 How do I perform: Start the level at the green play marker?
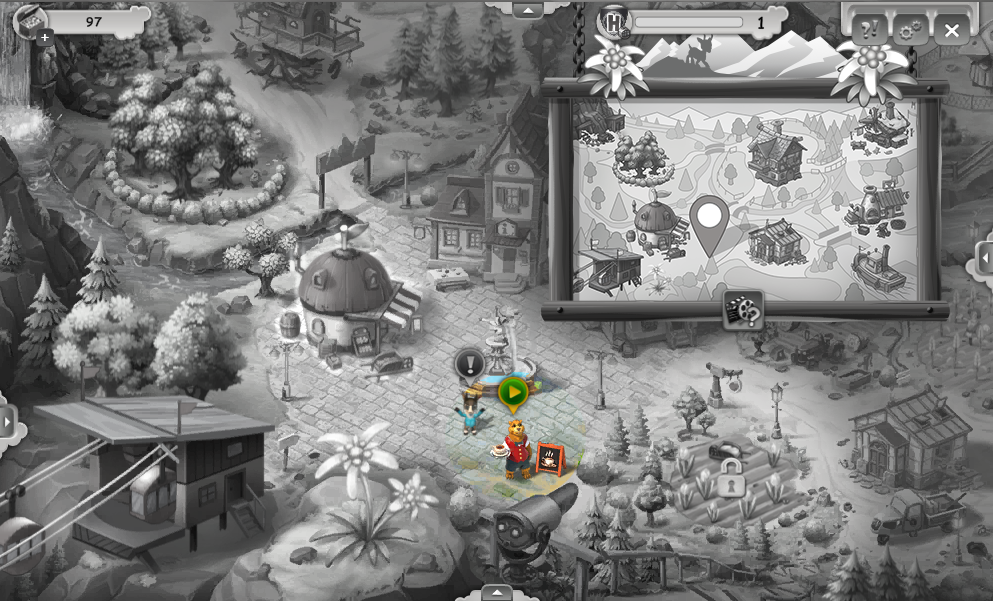coord(513,392)
